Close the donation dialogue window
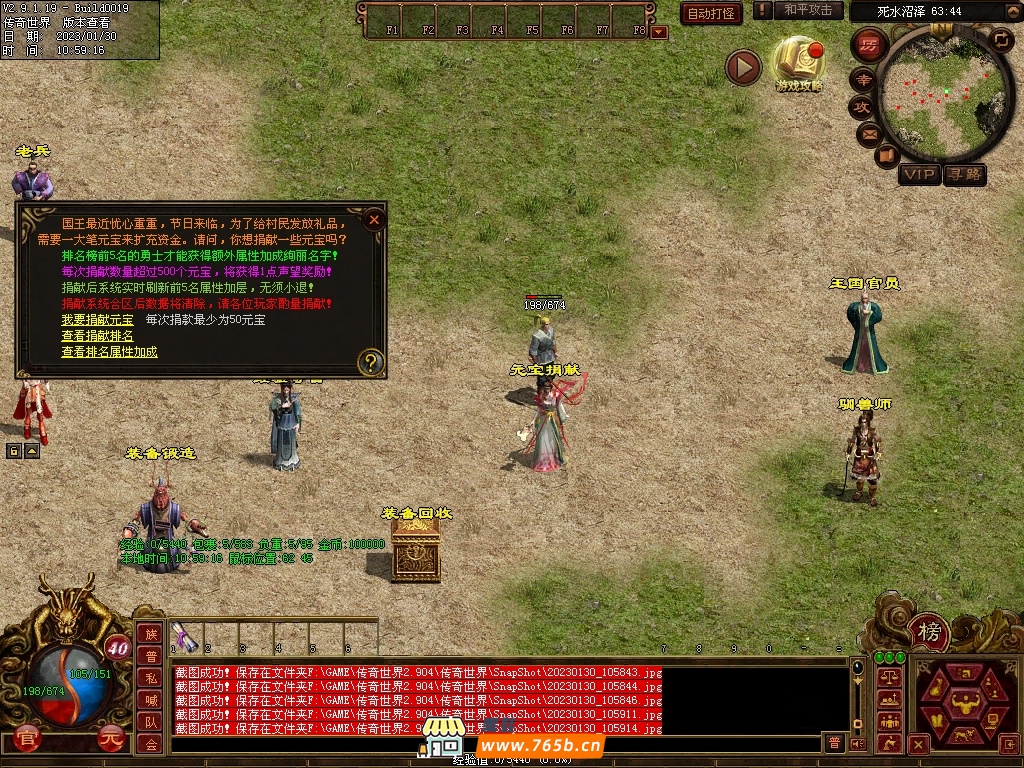Image resolution: width=1024 pixels, height=768 pixels. [x=374, y=220]
